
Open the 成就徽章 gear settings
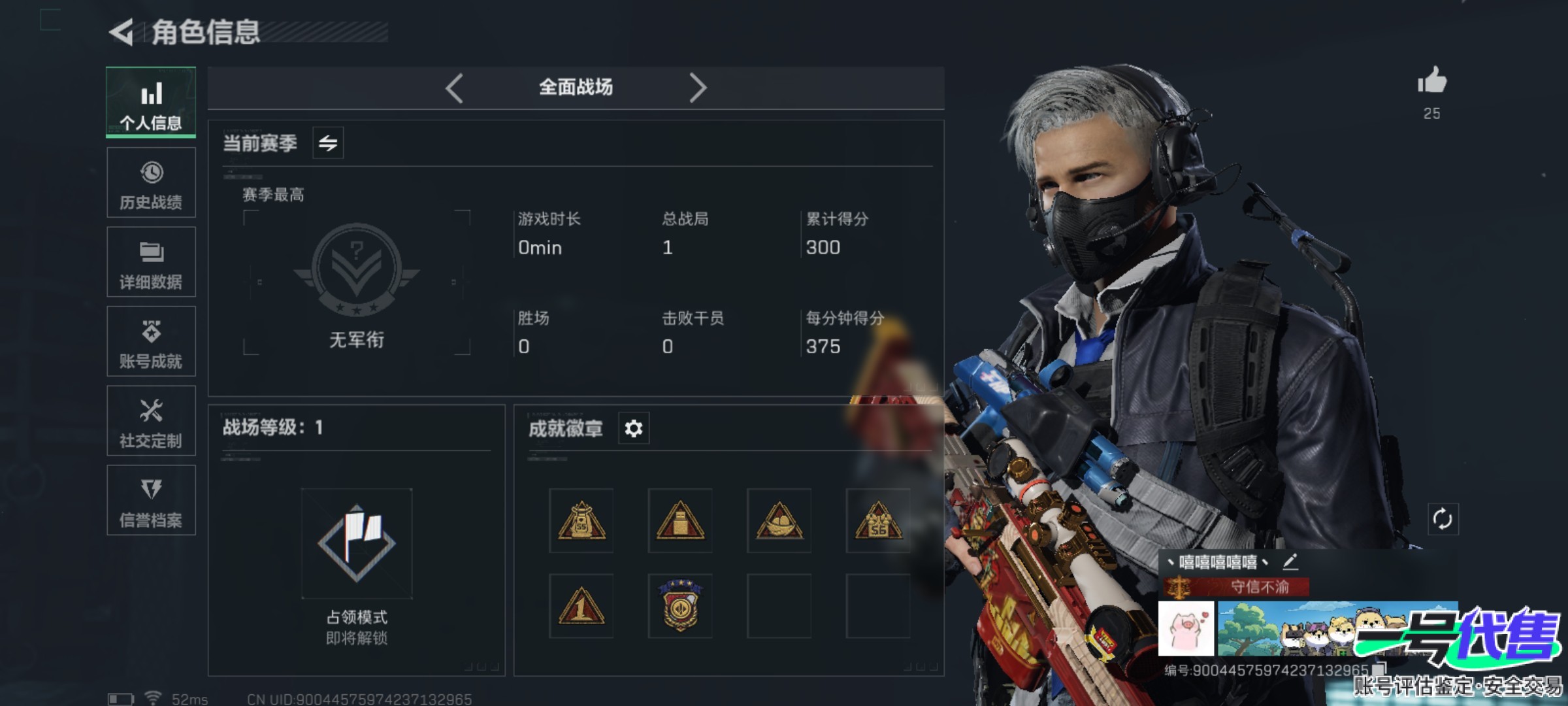634,429
